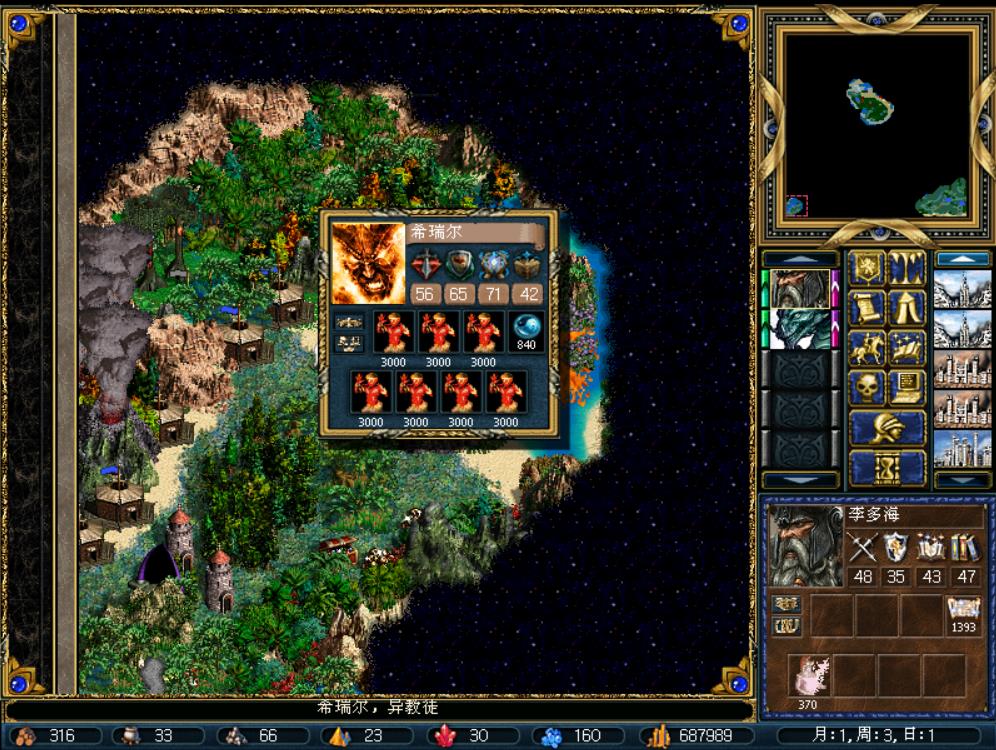Click the golden skull button

click(x=867, y=387)
